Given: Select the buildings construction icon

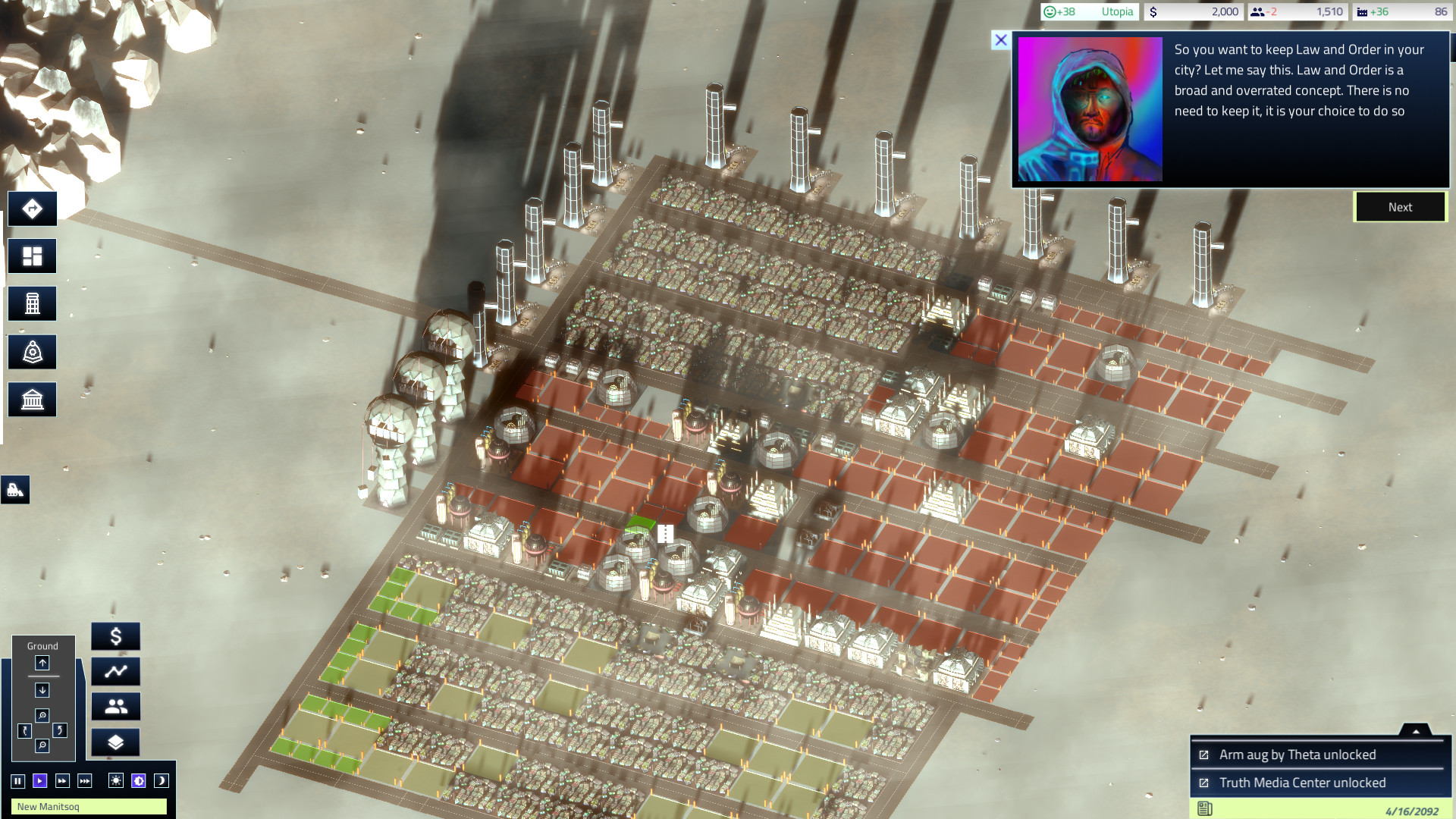Looking at the screenshot, I should 32,303.
